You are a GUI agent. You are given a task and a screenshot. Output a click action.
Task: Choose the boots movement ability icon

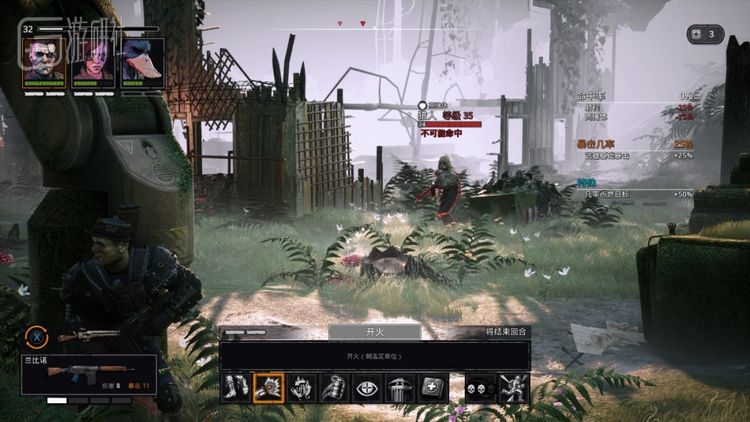(236, 387)
